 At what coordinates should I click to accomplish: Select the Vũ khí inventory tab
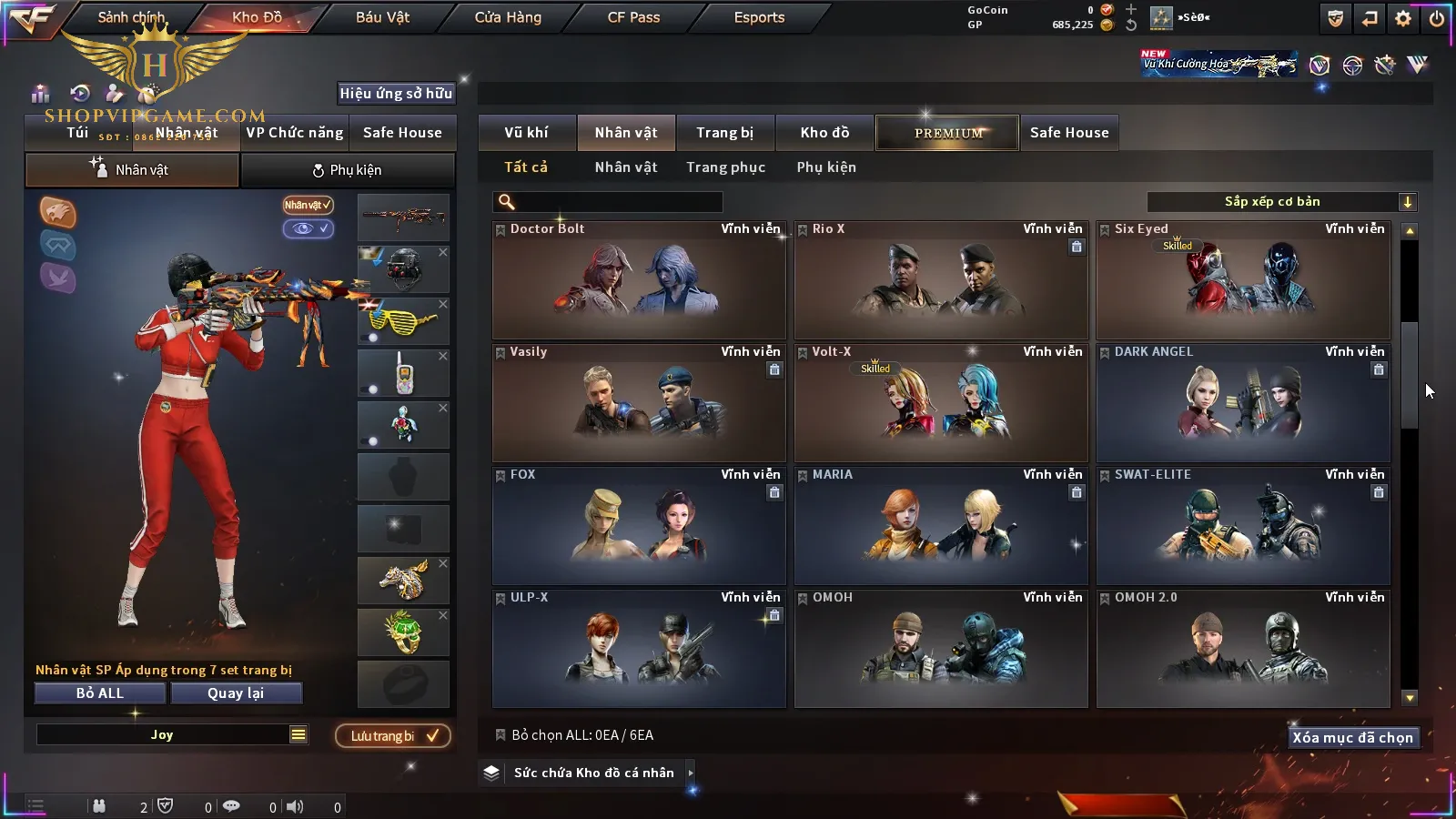pos(526,133)
